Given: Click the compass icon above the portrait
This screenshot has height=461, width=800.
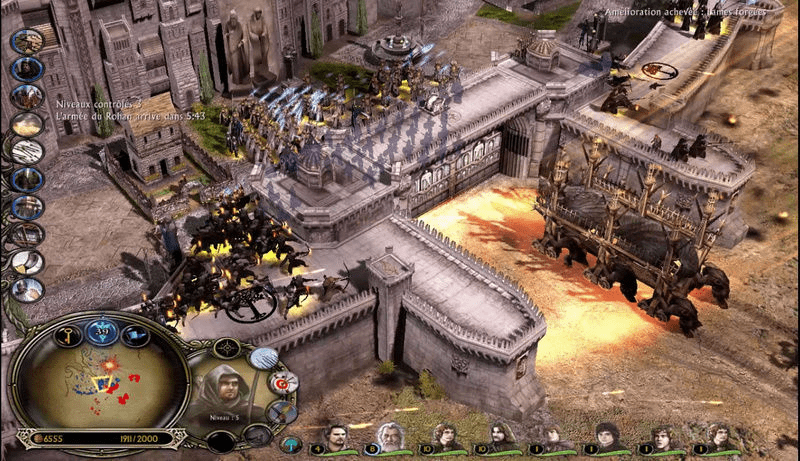Looking at the screenshot, I should pos(227,348).
